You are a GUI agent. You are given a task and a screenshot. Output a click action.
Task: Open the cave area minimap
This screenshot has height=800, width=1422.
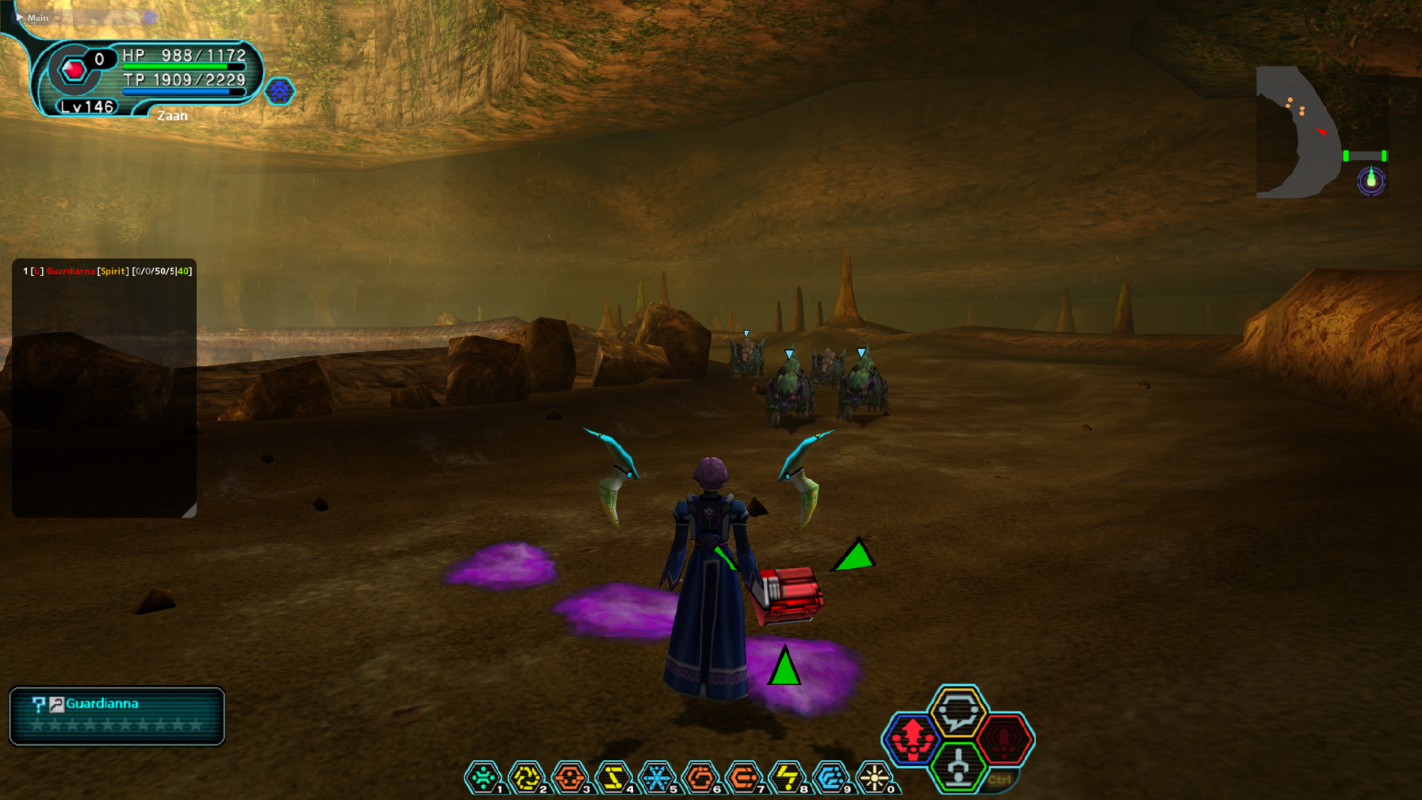[1320, 132]
